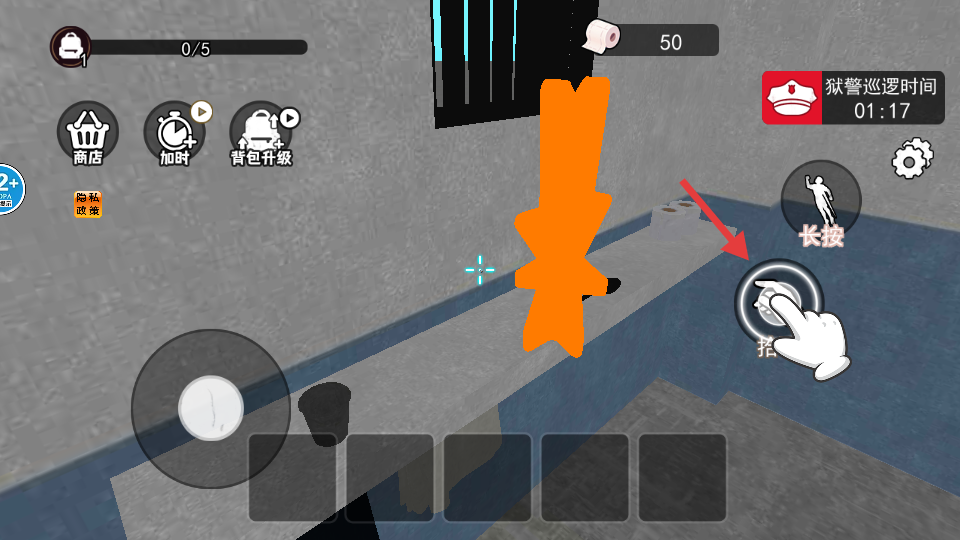Open the gear settings icon
The width and height of the screenshot is (960, 540).
tap(911, 159)
